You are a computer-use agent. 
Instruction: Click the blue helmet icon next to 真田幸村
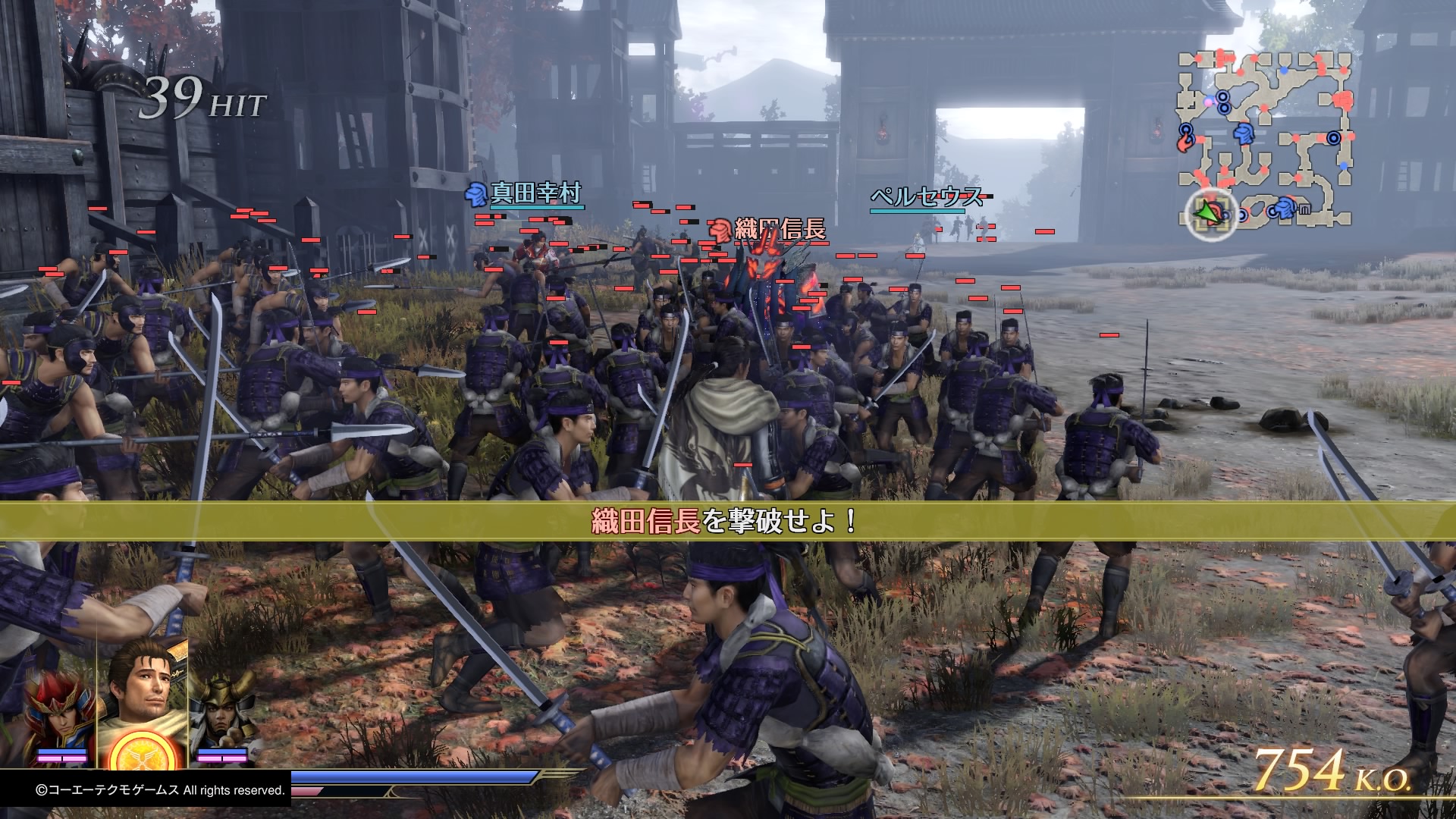[x=475, y=195]
